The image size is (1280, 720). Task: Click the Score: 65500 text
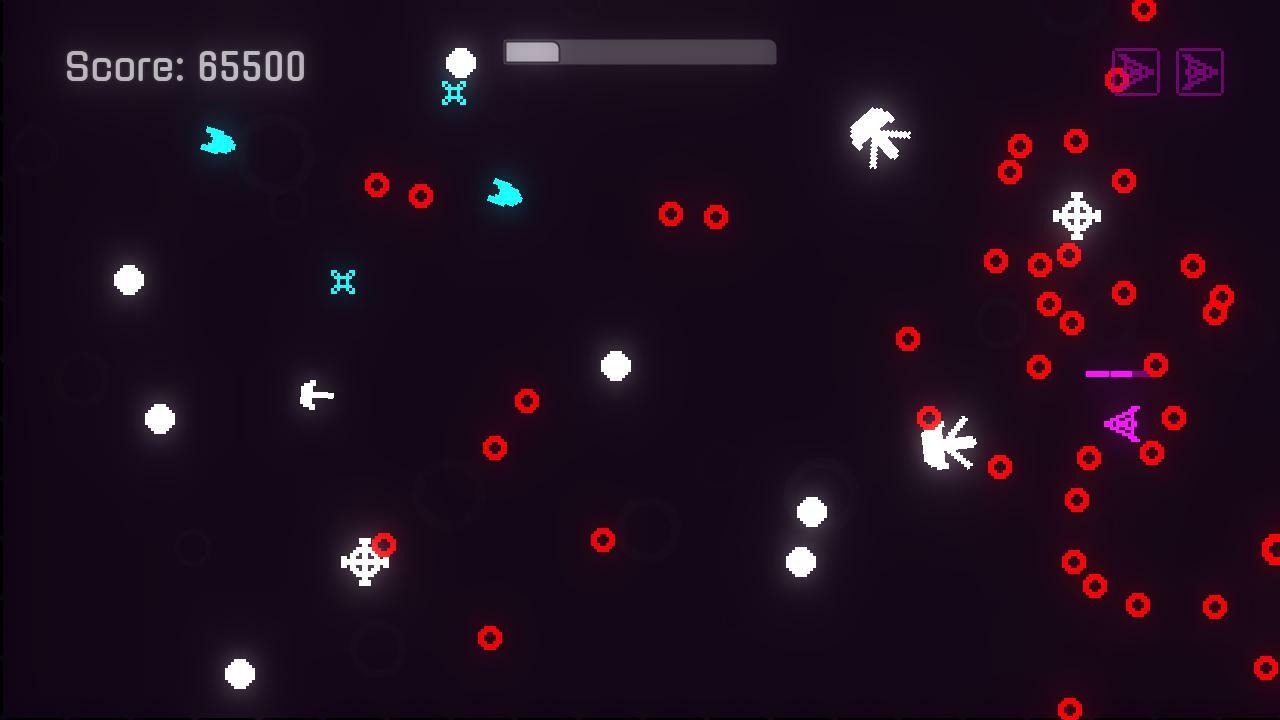[x=184, y=66]
